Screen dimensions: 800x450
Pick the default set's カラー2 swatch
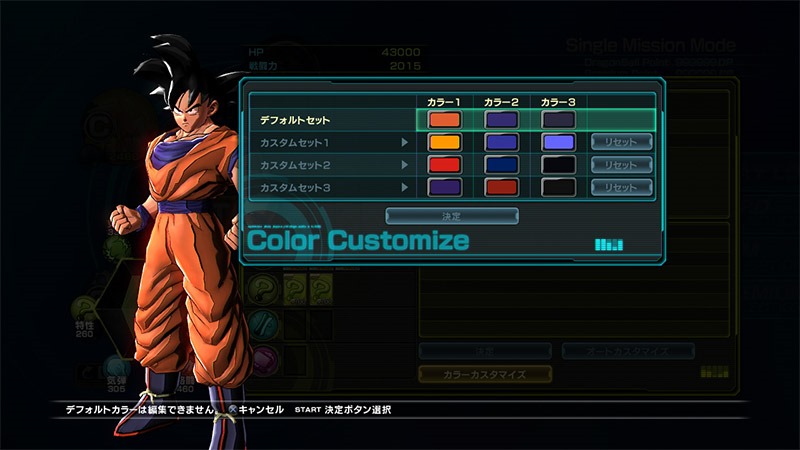(x=500, y=120)
